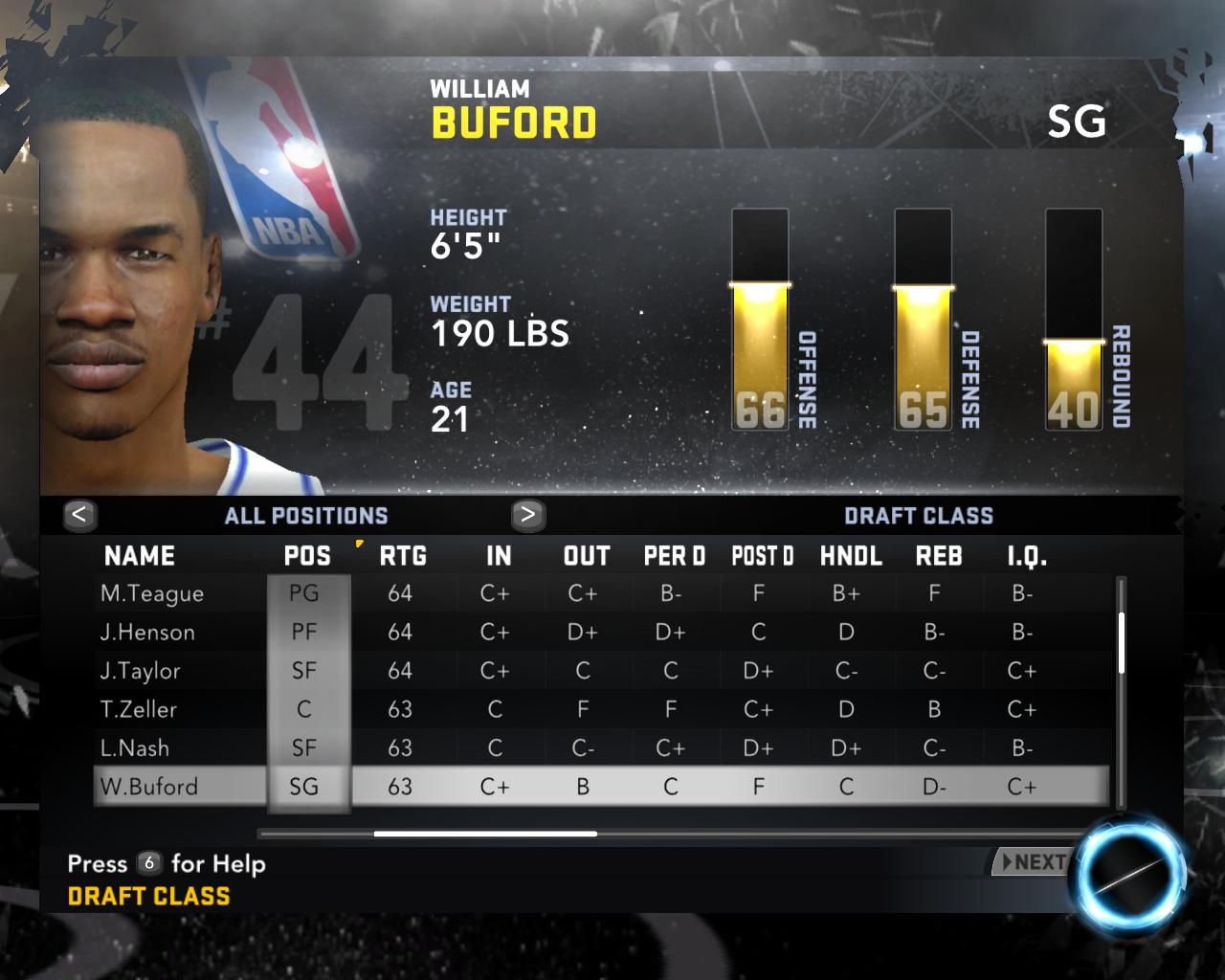This screenshot has height=980, width=1225.
Task: Click the NEXT button
Action: [1032, 862]
